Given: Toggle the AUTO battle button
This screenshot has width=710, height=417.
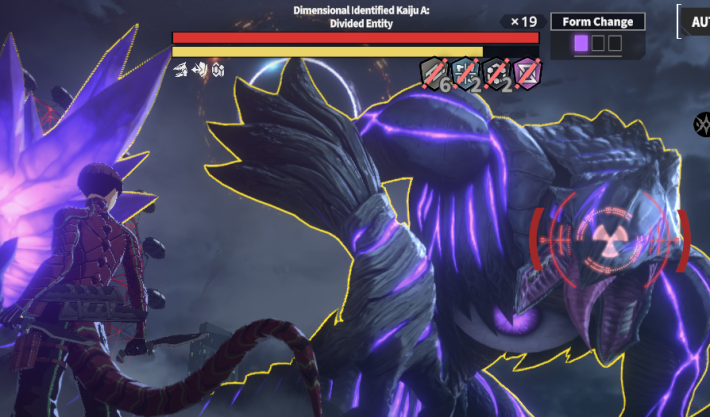Looking at the screenshot, I should tap(694, 22).
